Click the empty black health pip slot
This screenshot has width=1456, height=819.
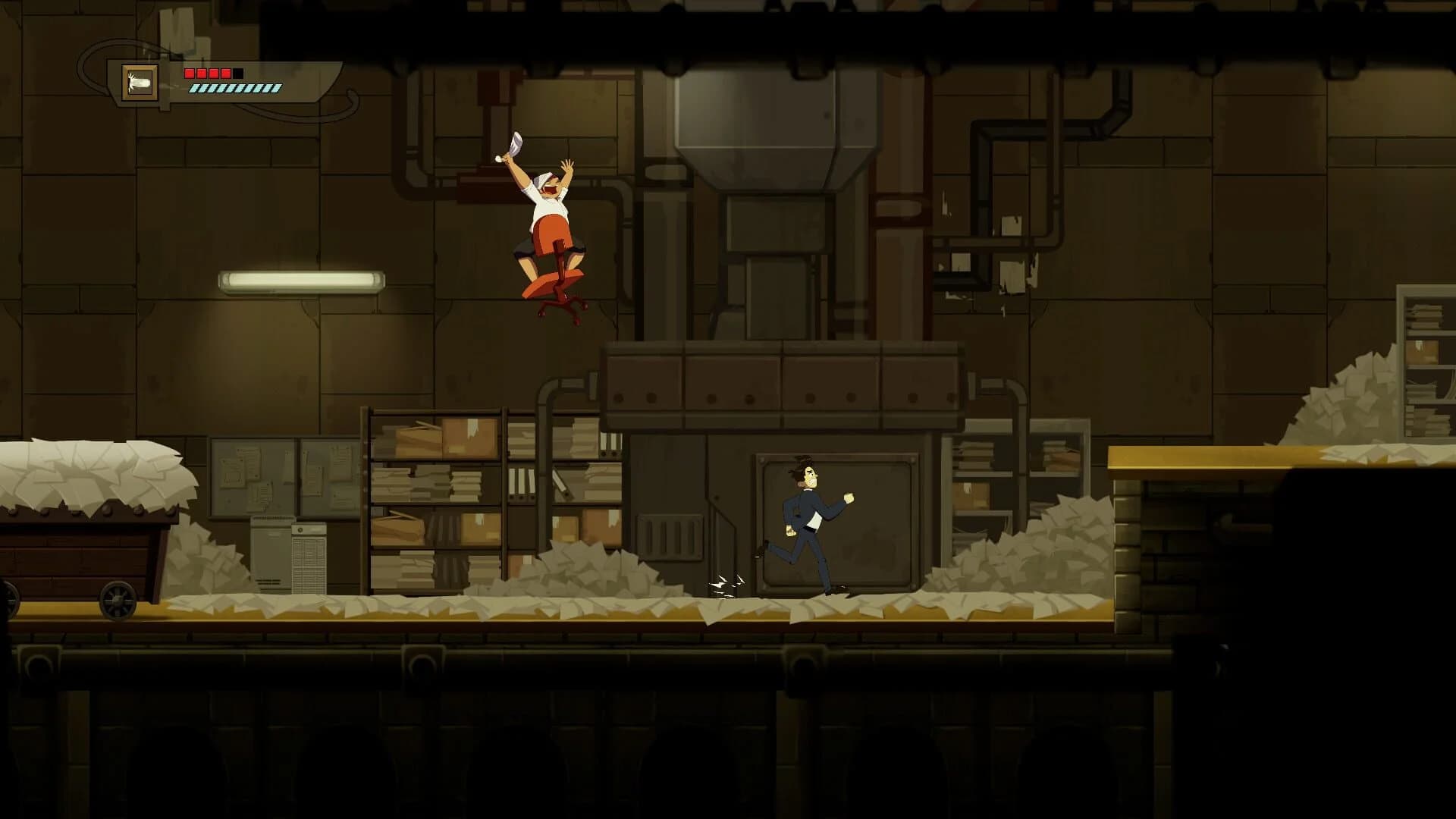(x=238, y=74)
